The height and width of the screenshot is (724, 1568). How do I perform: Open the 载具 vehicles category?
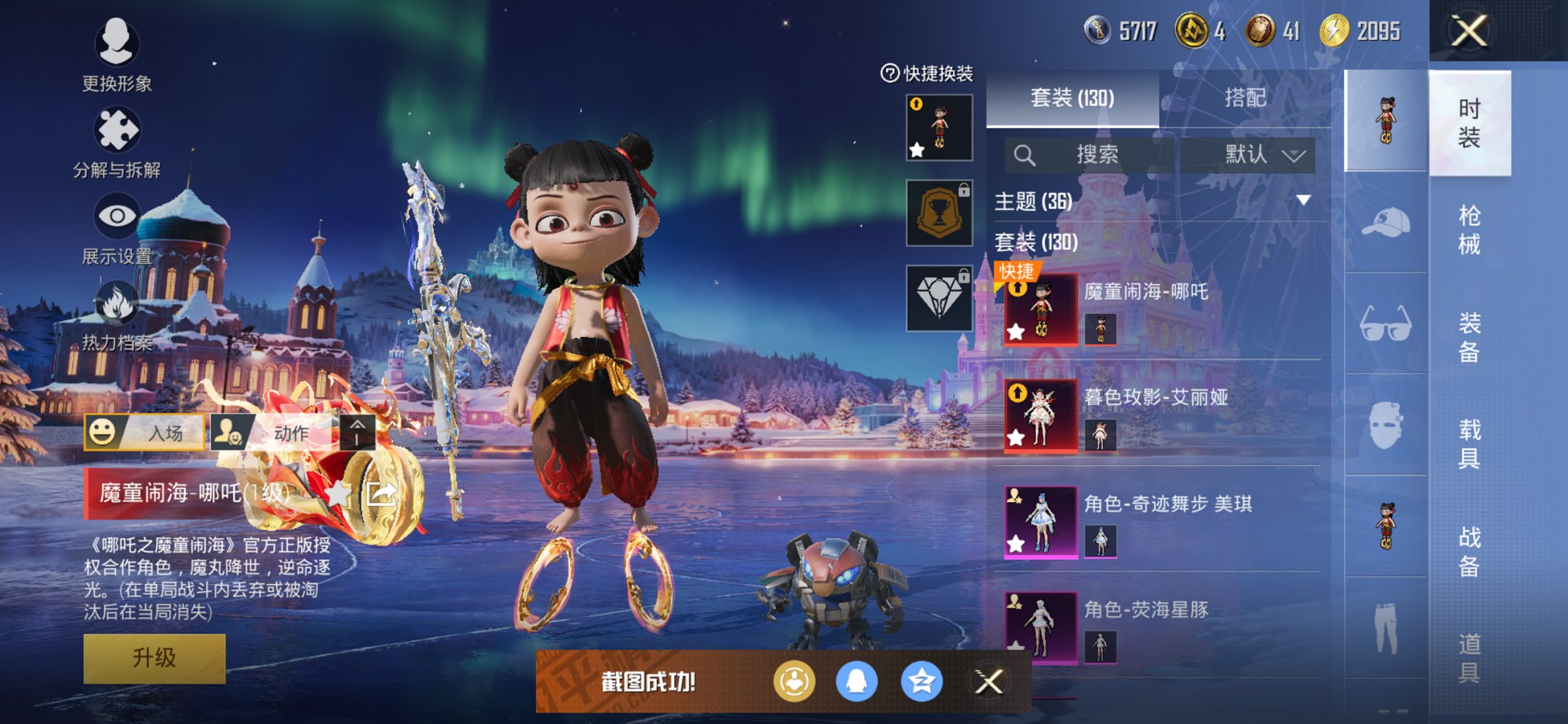1469,444
